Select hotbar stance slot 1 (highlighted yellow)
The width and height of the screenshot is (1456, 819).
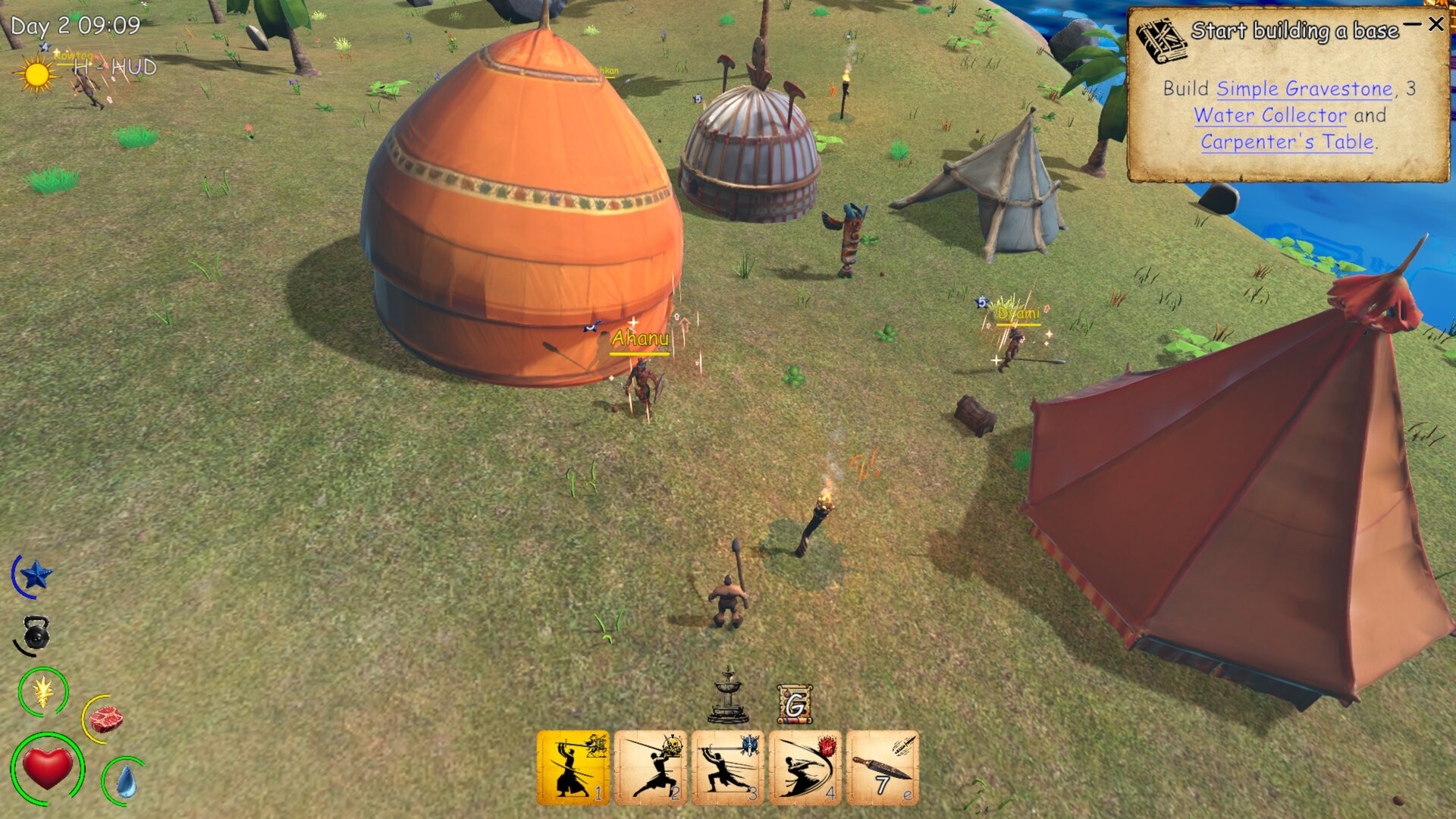(573, 767)
